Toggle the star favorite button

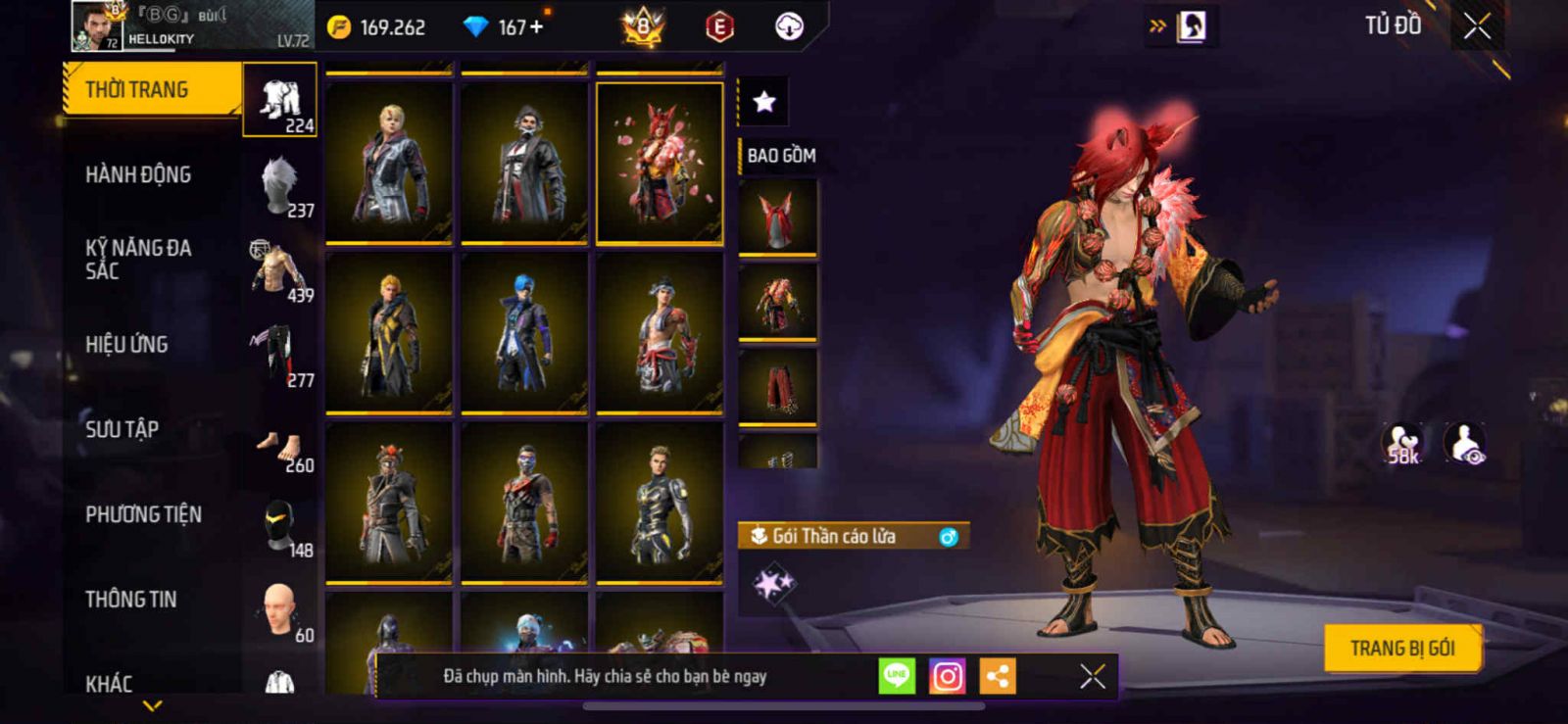pos(763,101)
